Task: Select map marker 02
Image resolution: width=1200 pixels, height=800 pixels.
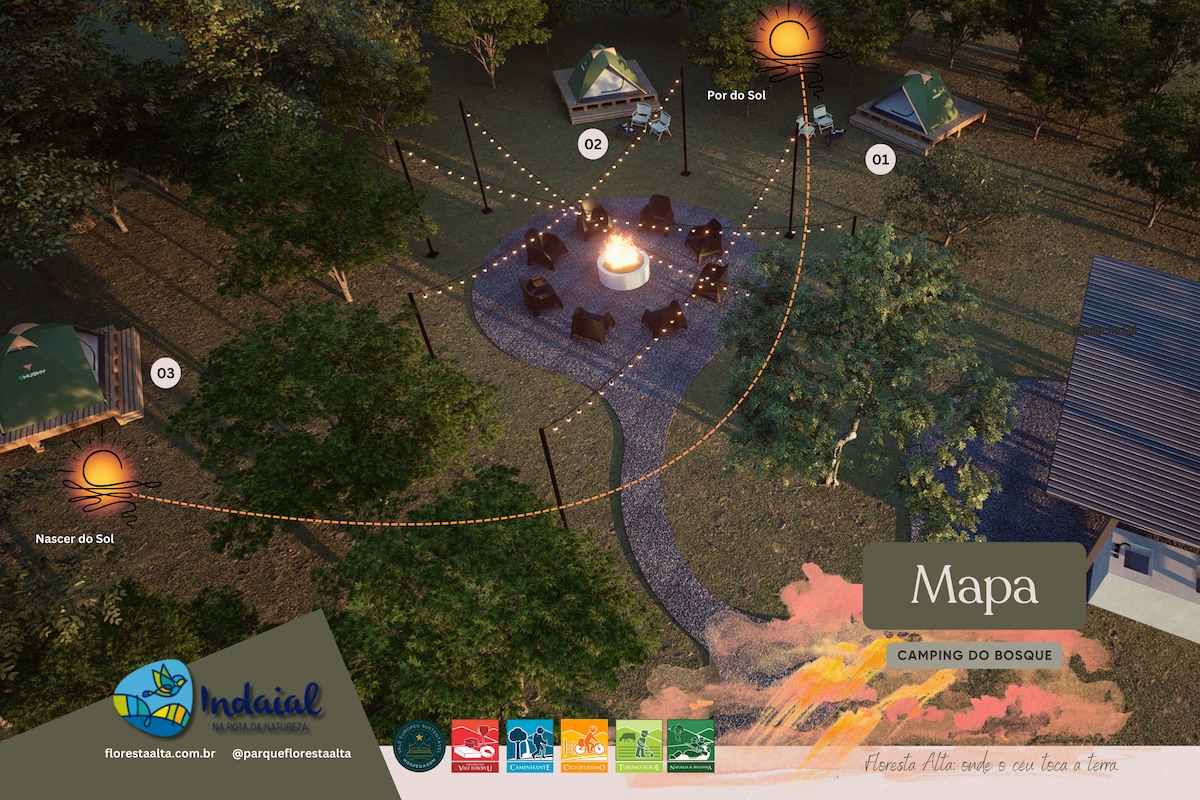Action: 593,145
